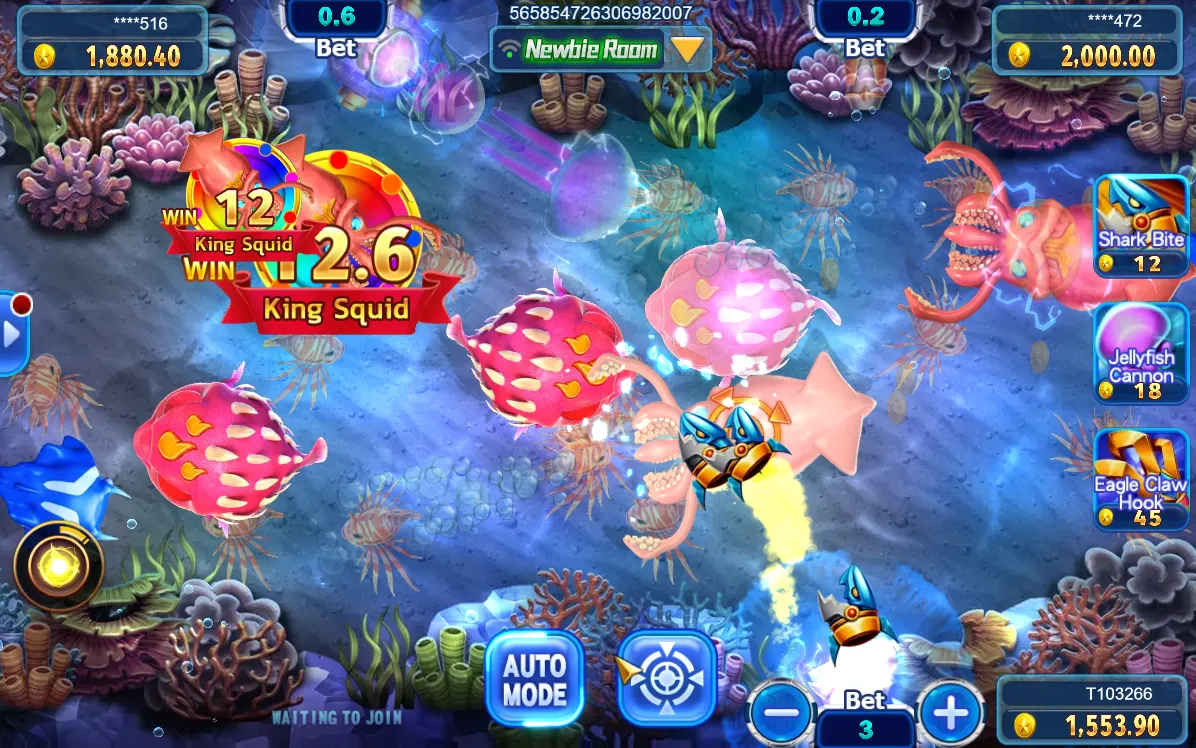Activate the target lock crosshair button
Image resolution: width=1196 pixels, height=748 pixels.
[x=666, y=679]
